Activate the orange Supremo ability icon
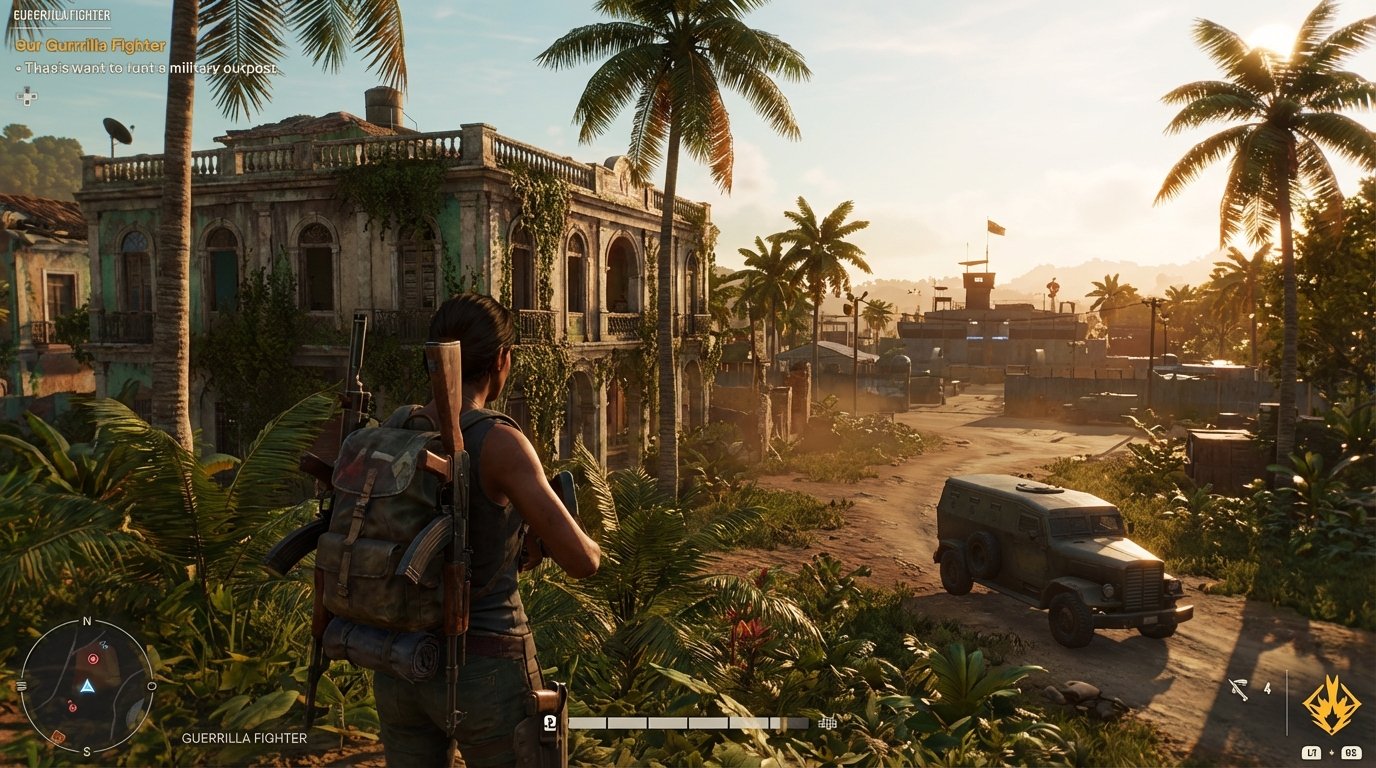The height and width of the screenshot is (768, 1376). pyautogui.click(x=1330, y=704)
